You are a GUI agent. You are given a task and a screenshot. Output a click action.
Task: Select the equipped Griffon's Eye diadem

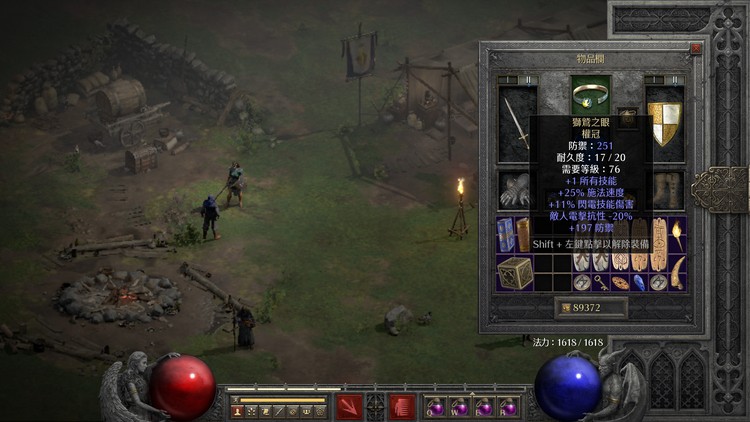589,96
